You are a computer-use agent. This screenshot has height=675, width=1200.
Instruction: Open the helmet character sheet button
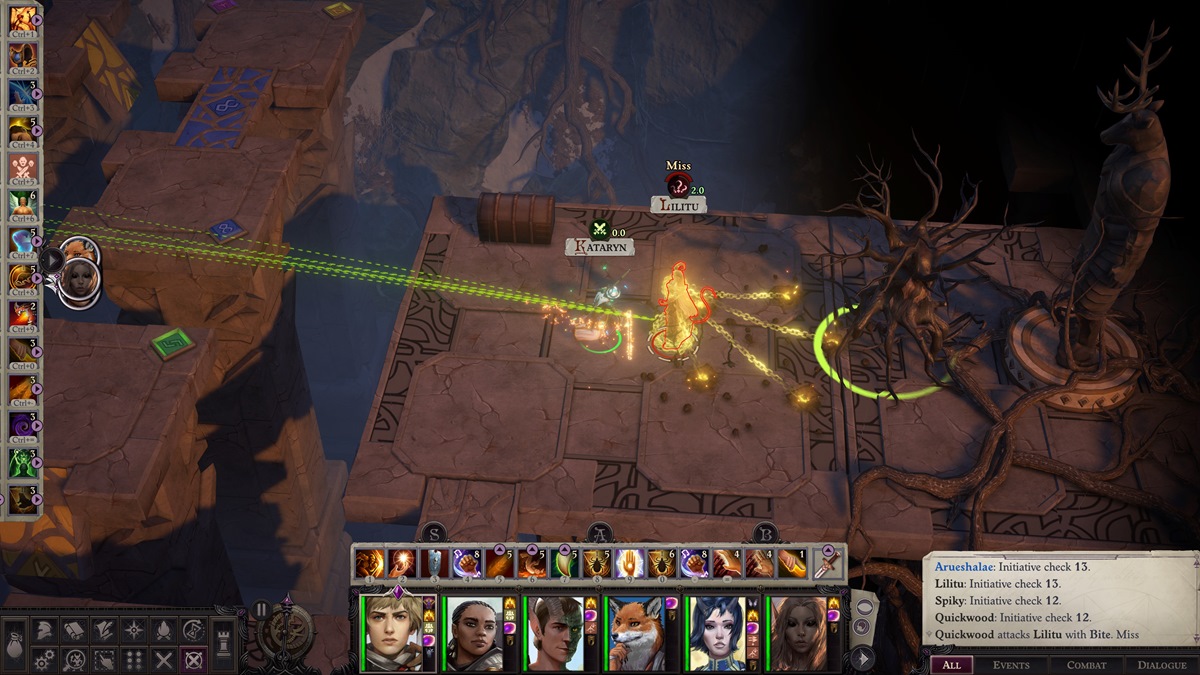(45, 630)
